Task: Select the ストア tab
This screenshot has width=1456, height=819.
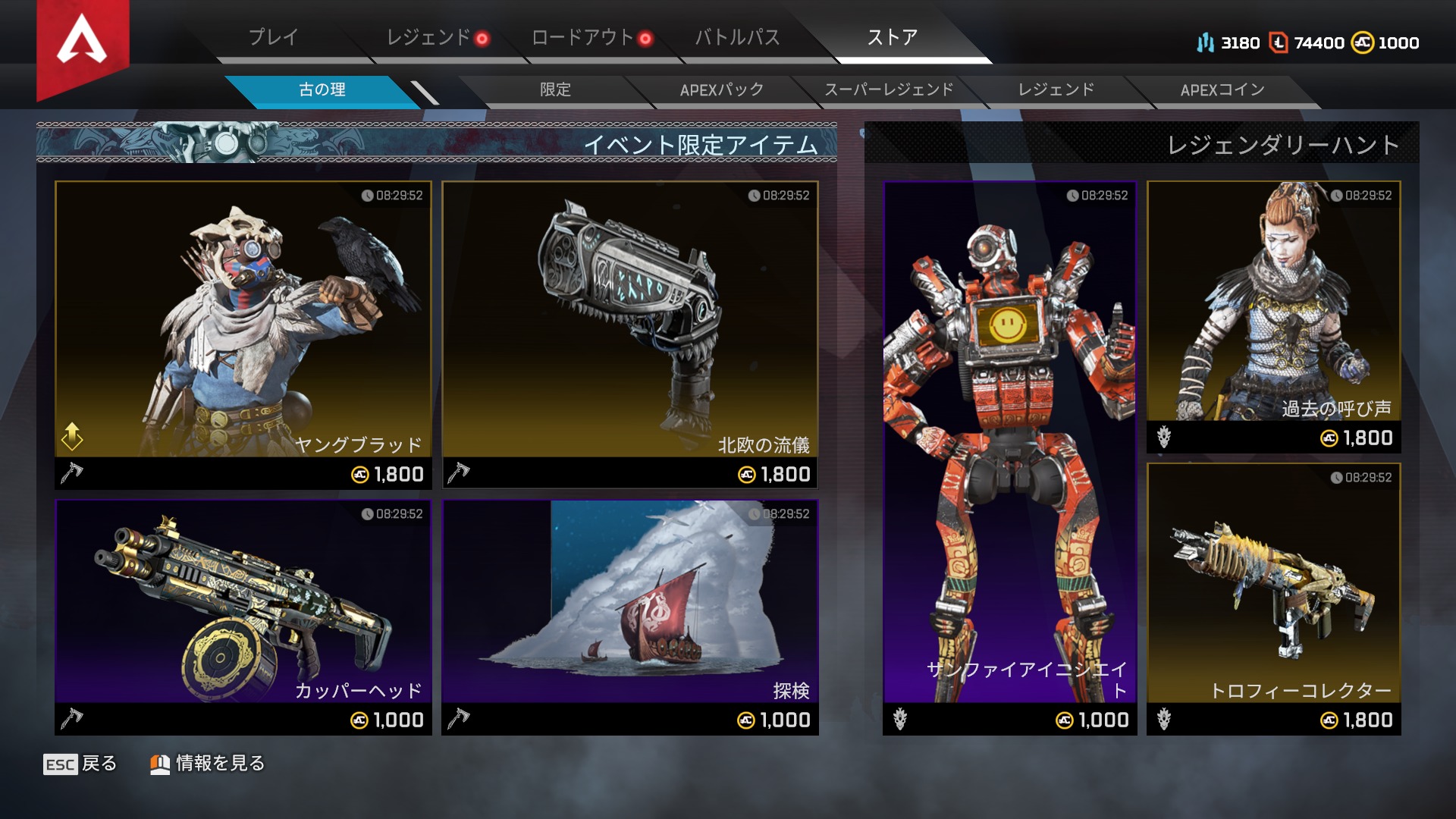Action: pos(893,37)
